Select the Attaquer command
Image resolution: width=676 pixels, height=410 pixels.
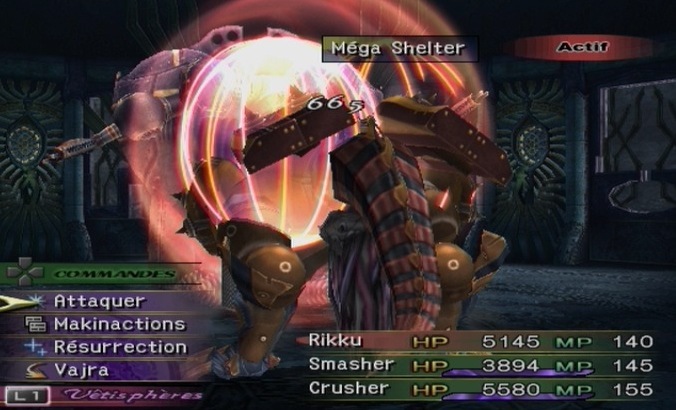(x=99, y=301)
